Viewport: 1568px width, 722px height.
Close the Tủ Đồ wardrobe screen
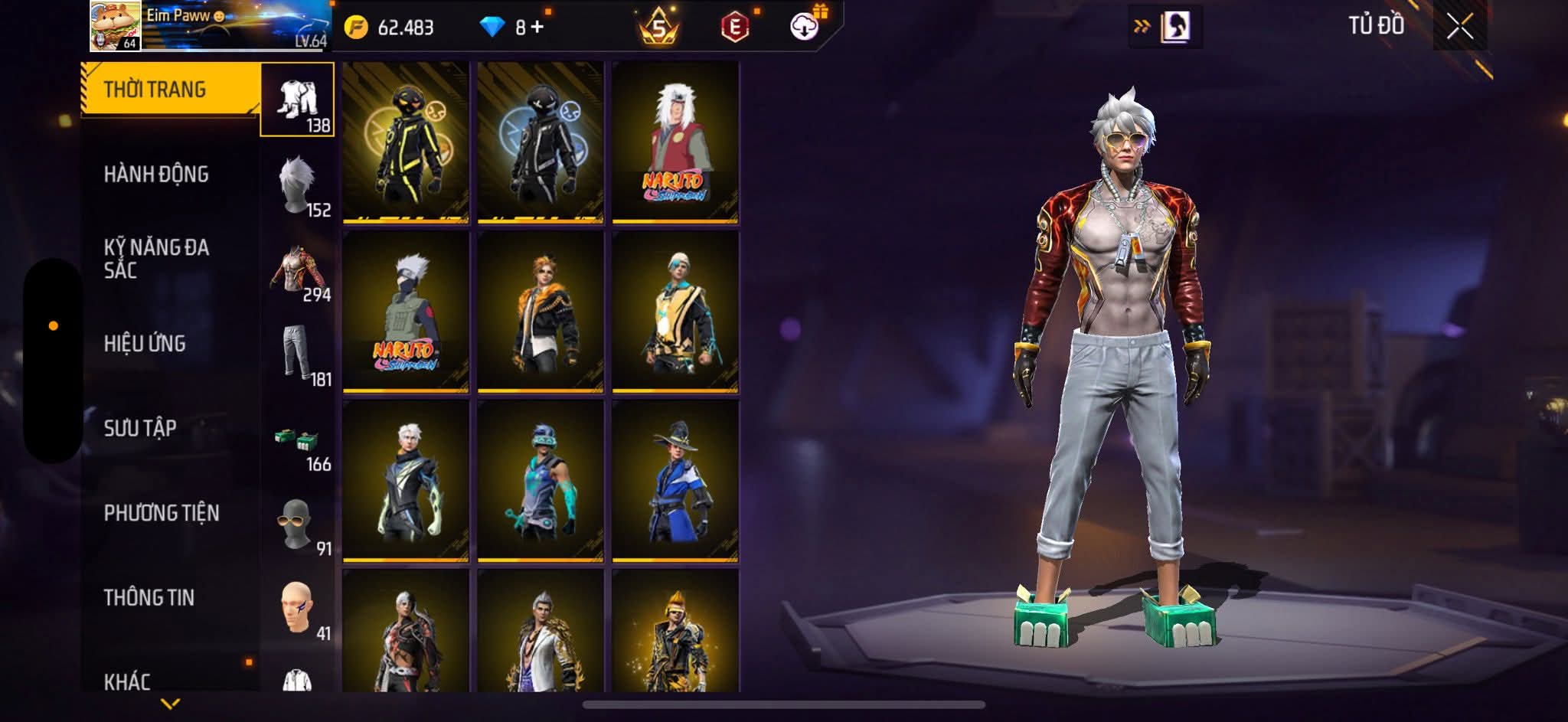(1459, 28)
